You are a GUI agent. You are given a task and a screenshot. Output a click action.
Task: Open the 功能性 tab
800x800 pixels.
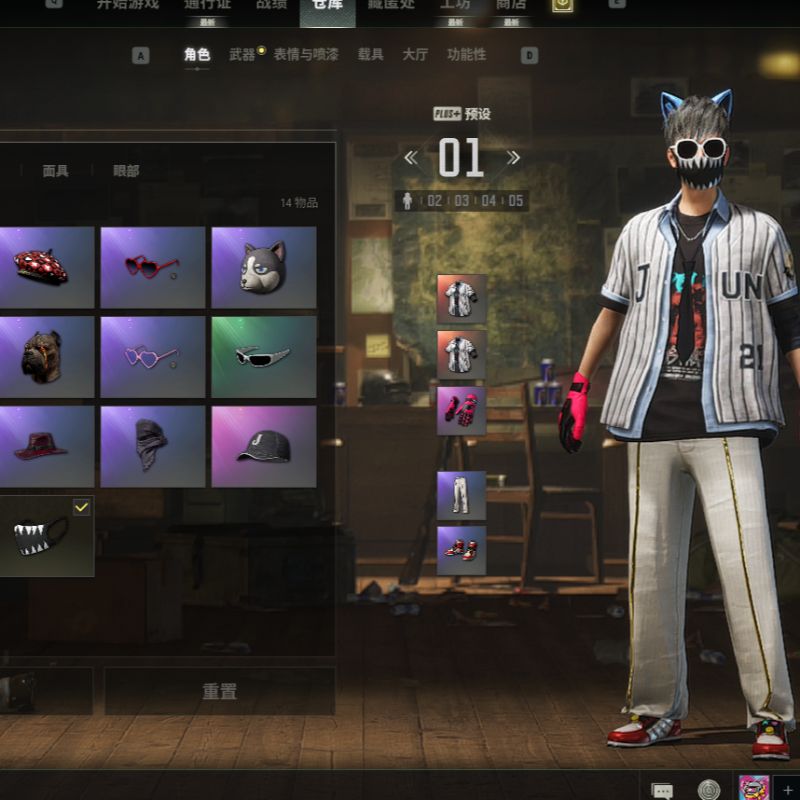point(466,55)
